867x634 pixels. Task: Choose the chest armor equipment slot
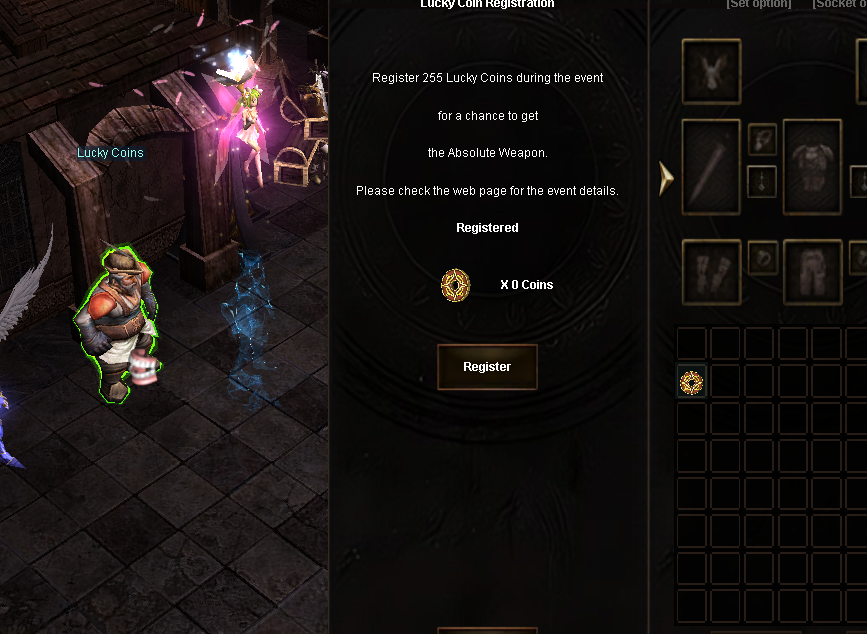click(x=812, y=167)
